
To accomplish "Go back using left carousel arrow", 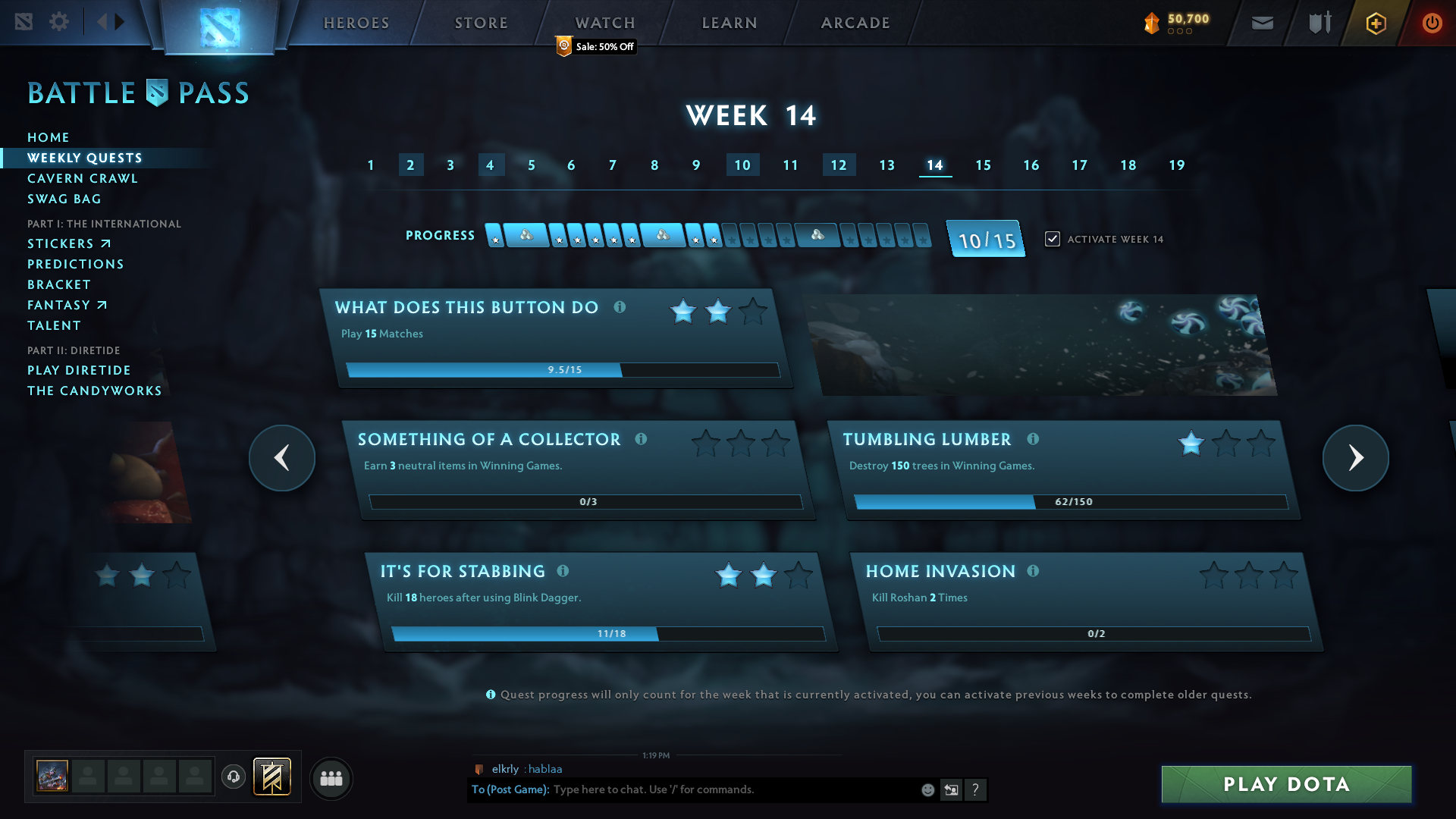I will [281, 458].
